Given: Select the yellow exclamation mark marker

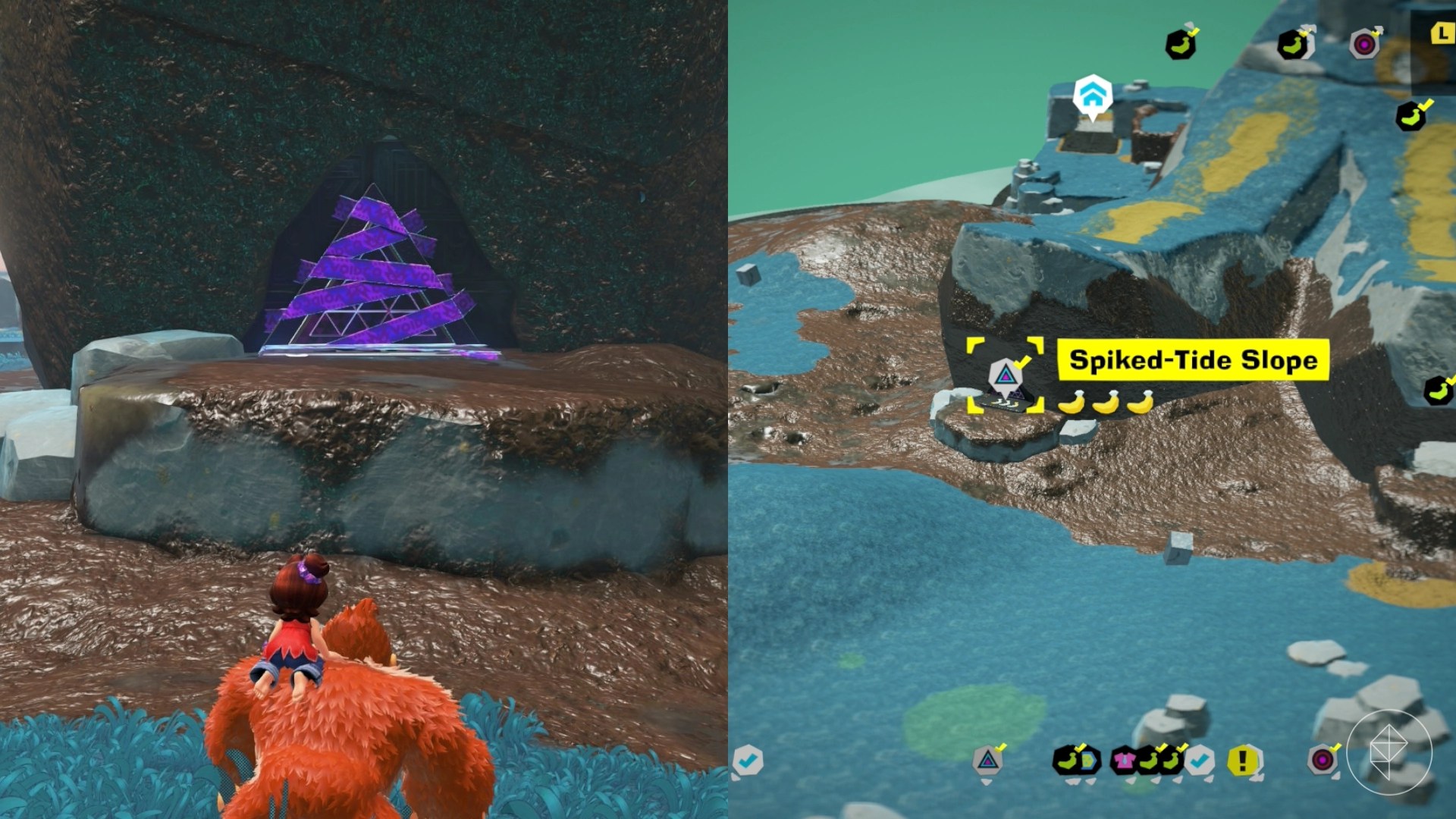Looking at the screenshot, I should click(1242, 760).
